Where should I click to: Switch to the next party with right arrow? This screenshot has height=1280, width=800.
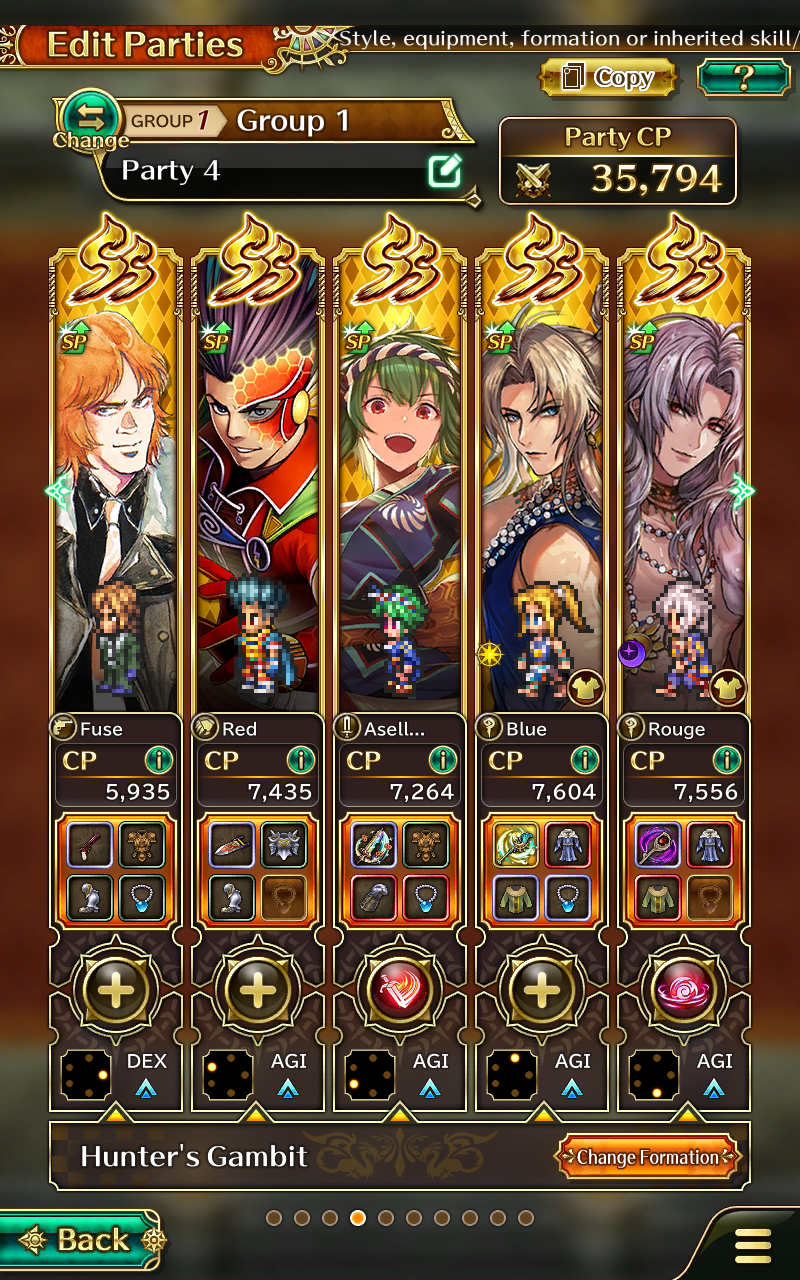(x=743, y=490)
